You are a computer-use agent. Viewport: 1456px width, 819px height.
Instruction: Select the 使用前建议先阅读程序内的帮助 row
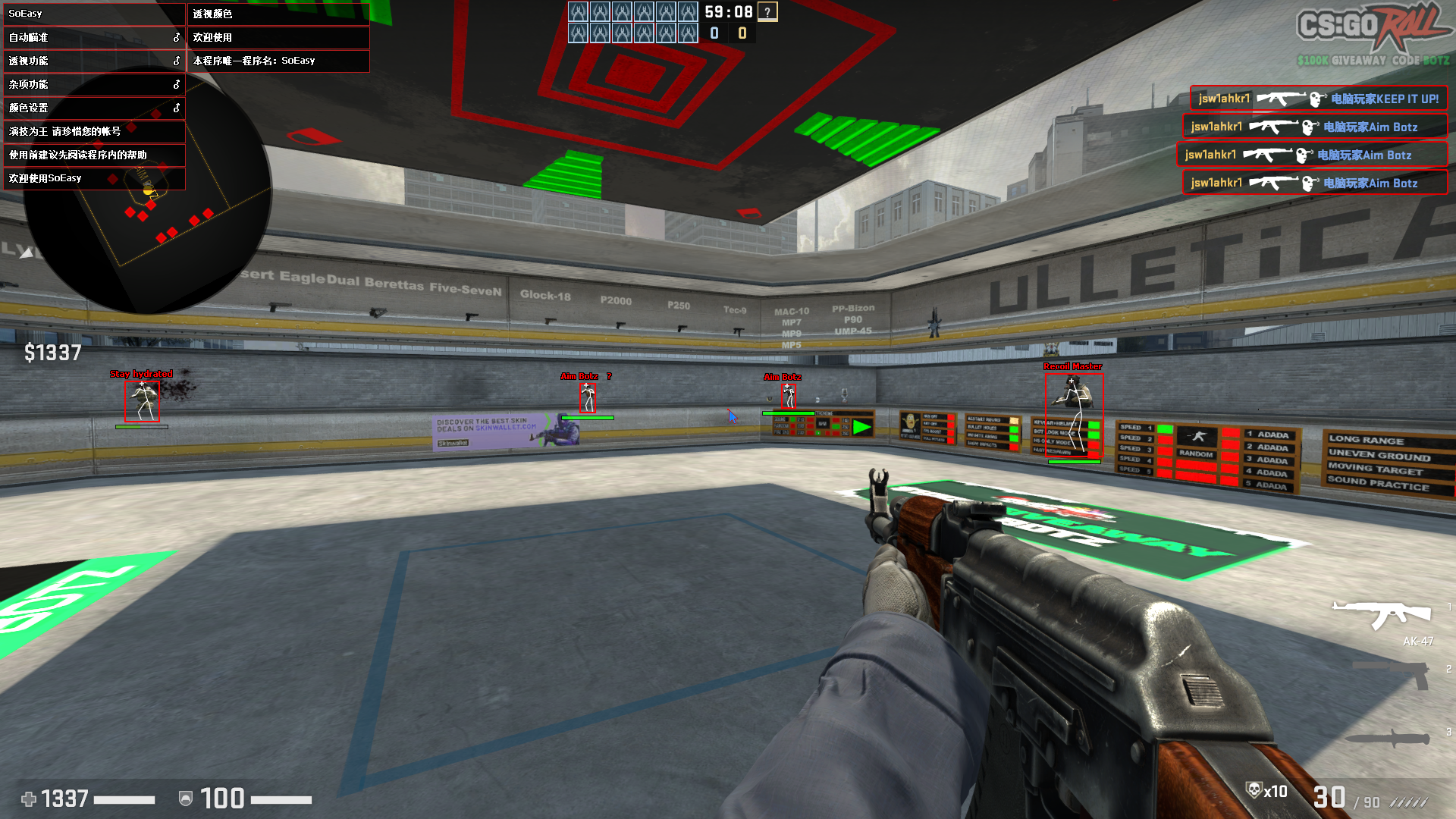coord(93,155)
